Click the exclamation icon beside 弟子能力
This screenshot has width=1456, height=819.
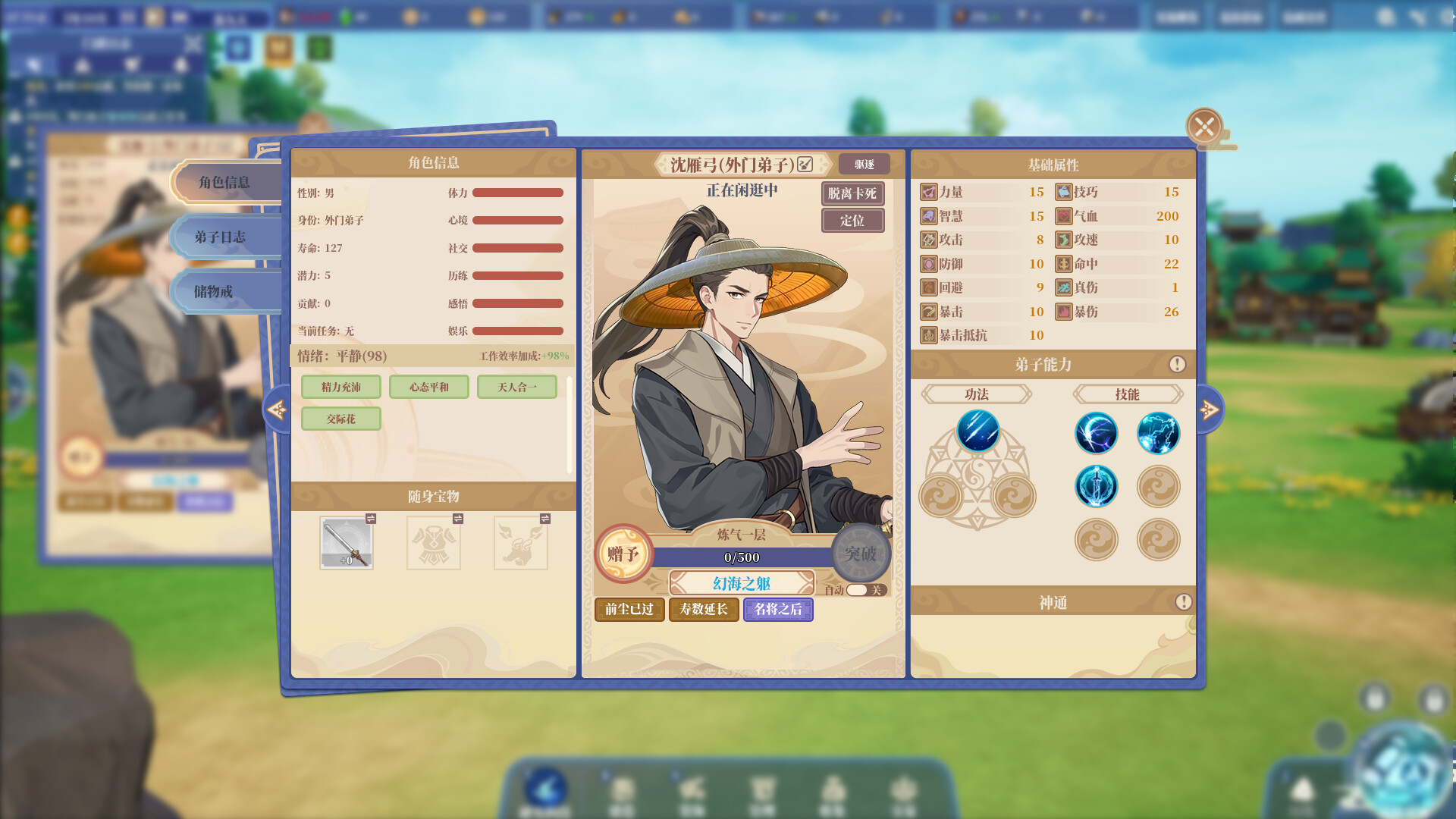coord(1178,363)
